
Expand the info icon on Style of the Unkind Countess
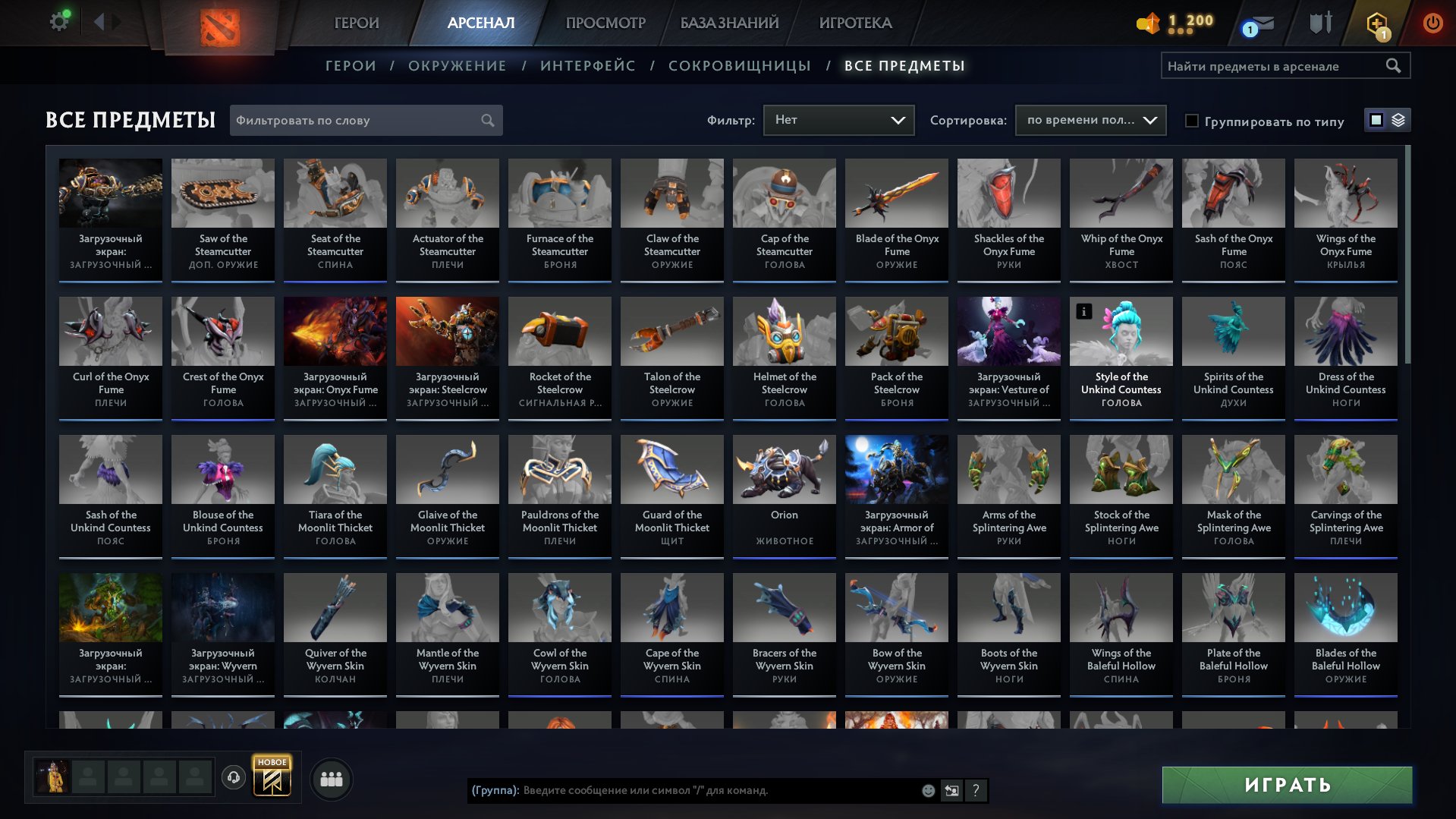pyautogui.click(x=1083, y=310)
